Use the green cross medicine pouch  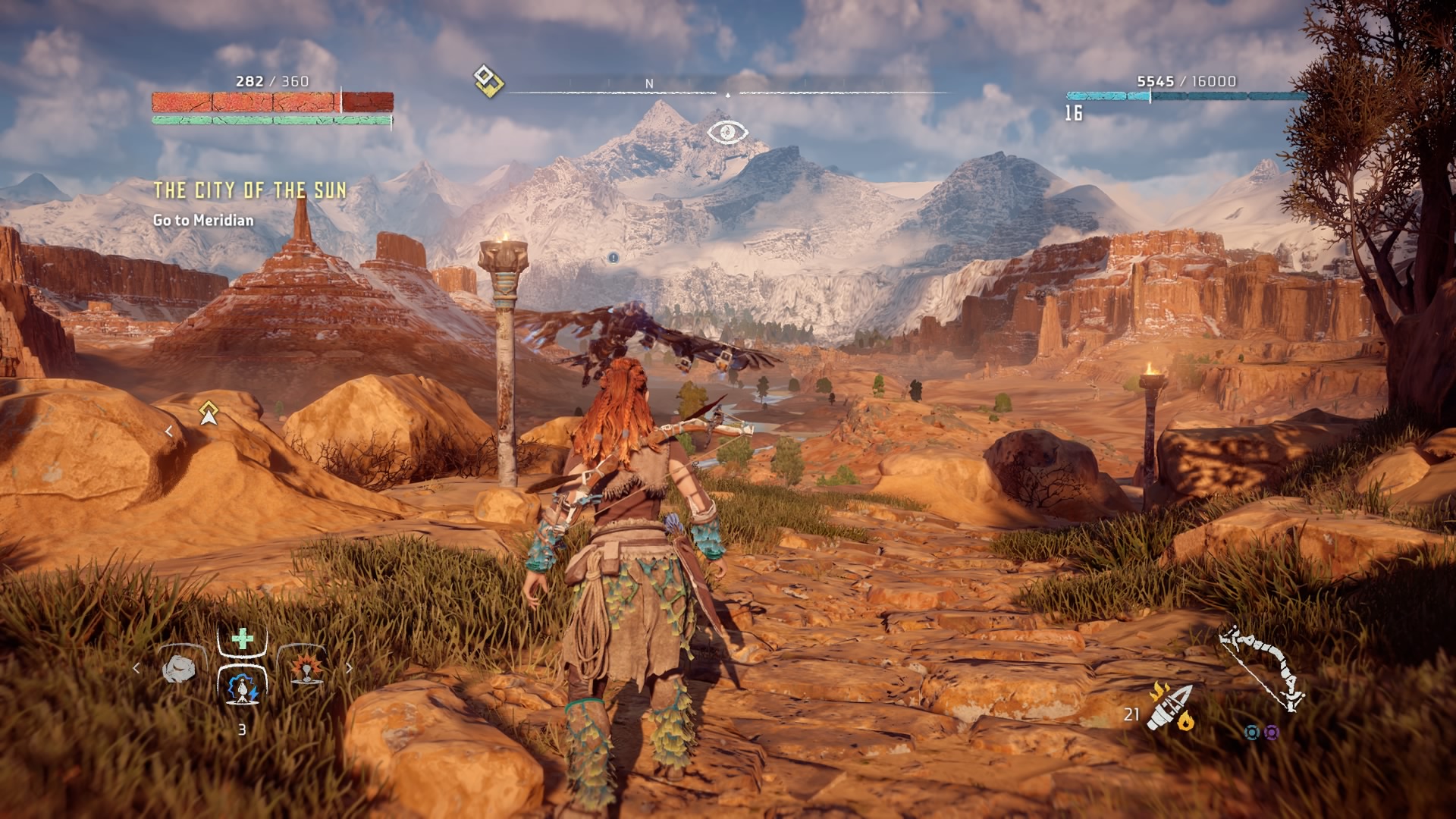point(243,639)
